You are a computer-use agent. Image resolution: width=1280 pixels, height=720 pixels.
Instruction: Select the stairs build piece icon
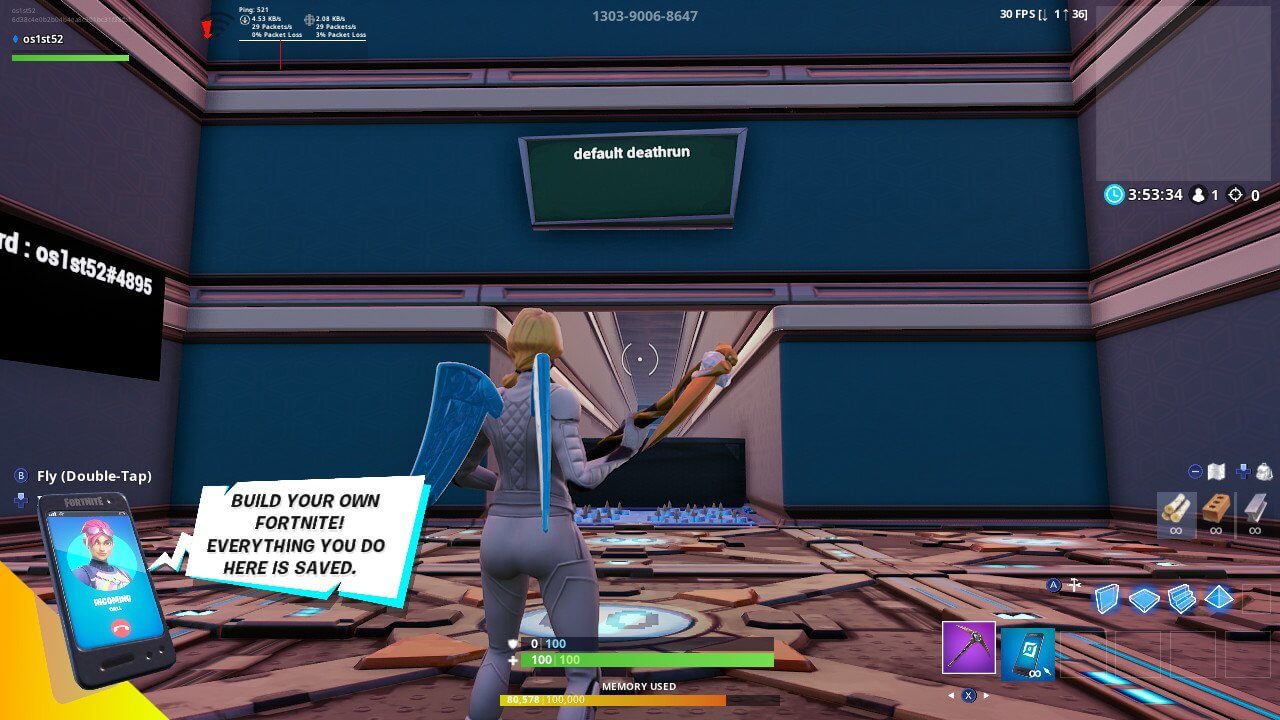pyautogui.click(x=1182, y=596)
